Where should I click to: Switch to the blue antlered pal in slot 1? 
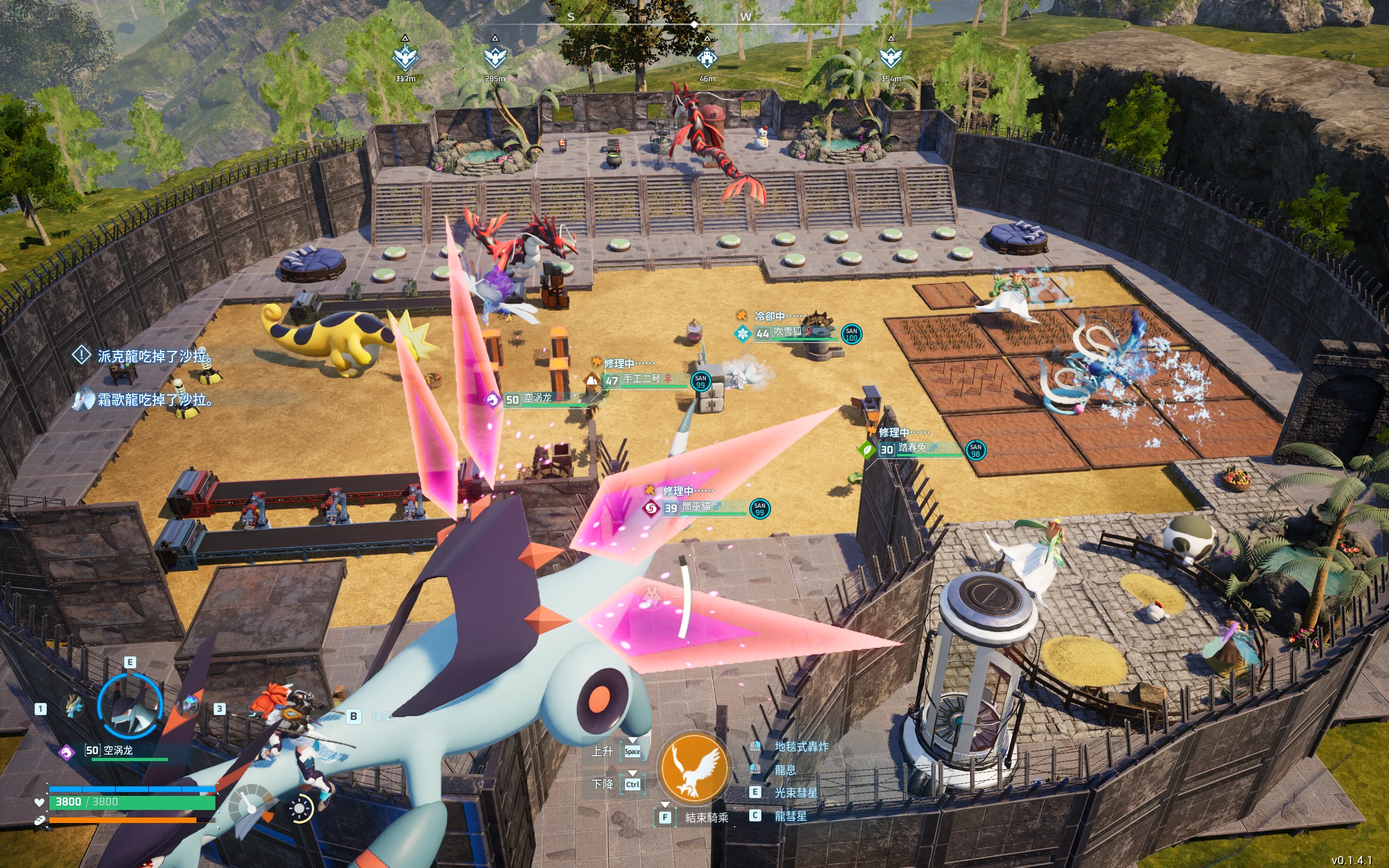click(x=74, y=707)
